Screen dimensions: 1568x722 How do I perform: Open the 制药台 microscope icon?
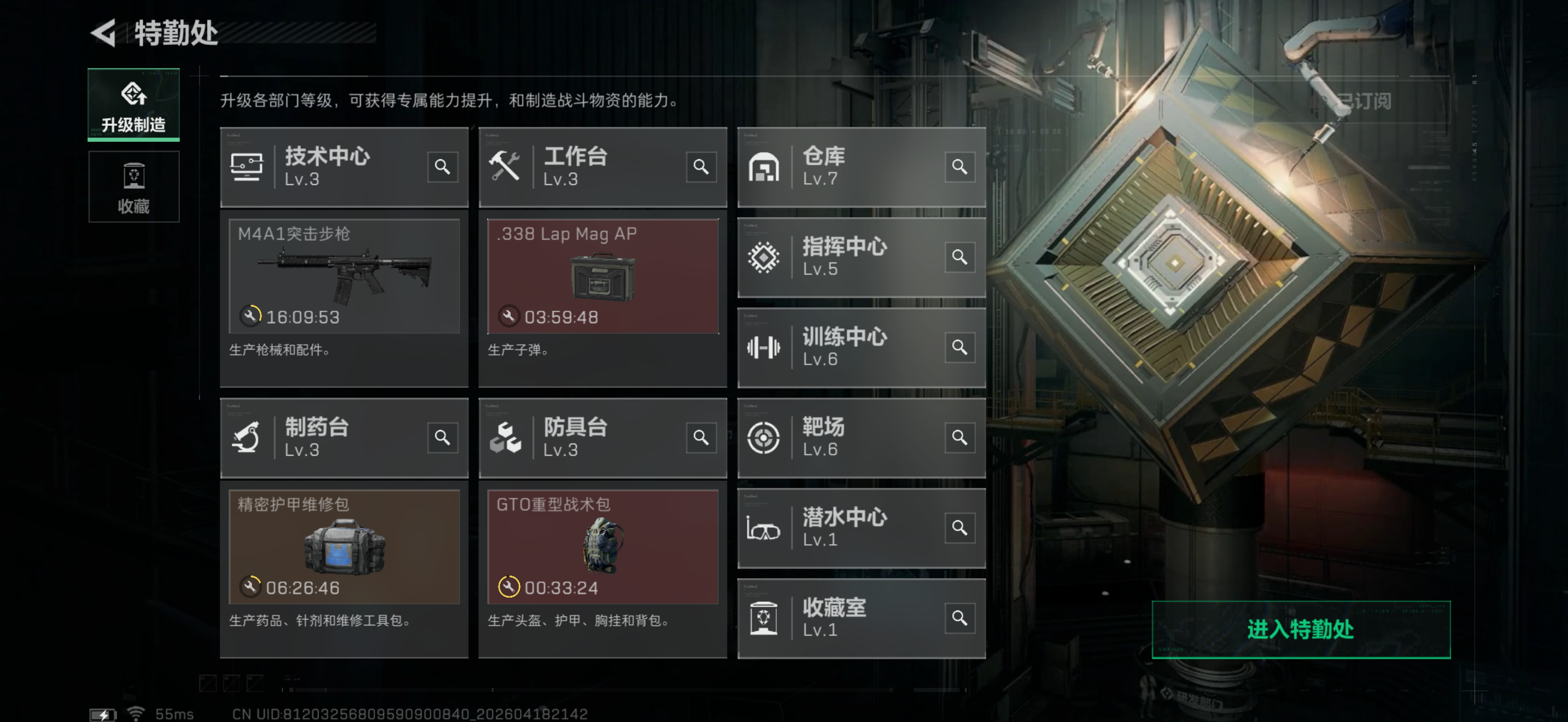pyautogui.click(x=246, y=437)
